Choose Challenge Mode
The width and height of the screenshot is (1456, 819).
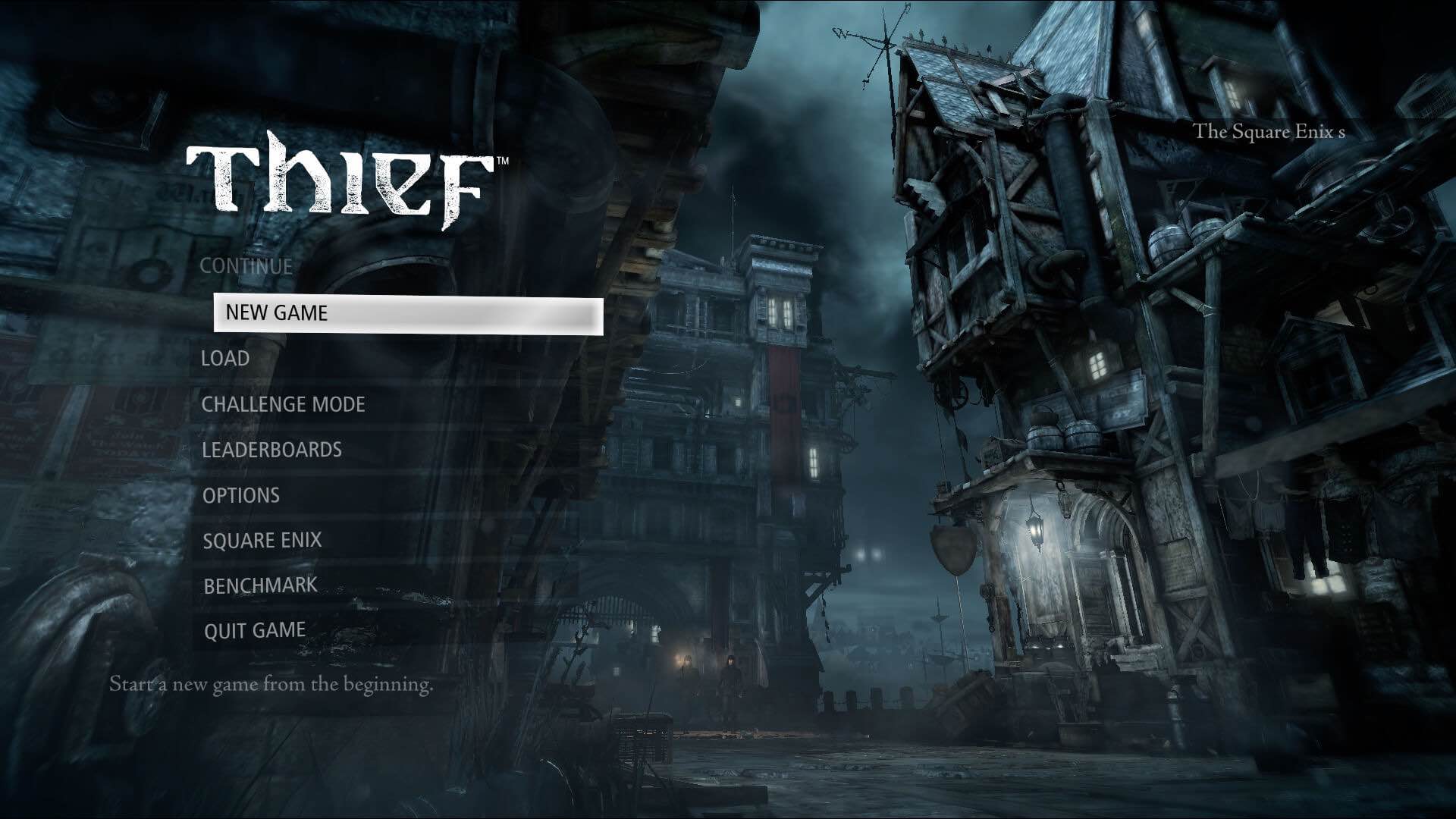(283, 404)
